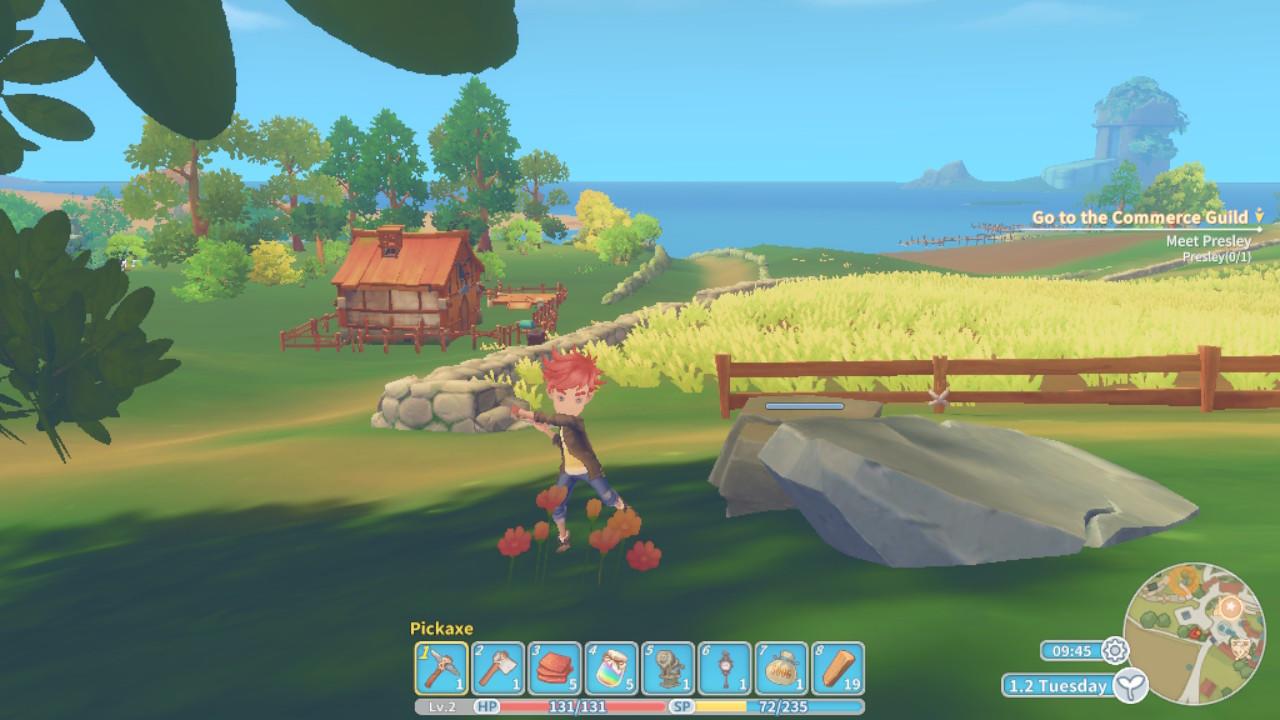The image size is (1280, 720).
Task: Open the settings gear beside the clock
Action: tap(1117, 650)
